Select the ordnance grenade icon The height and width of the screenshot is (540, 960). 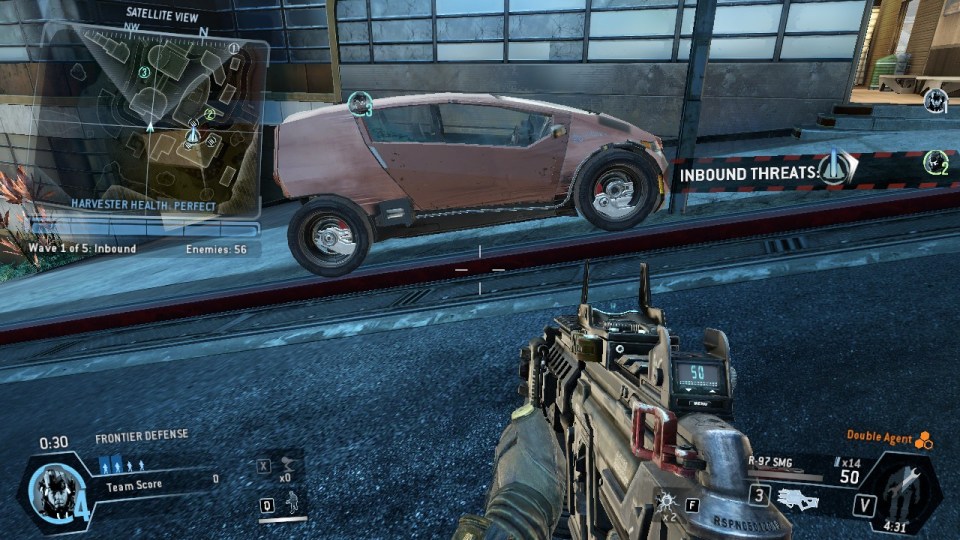click(x=666, y=498)
